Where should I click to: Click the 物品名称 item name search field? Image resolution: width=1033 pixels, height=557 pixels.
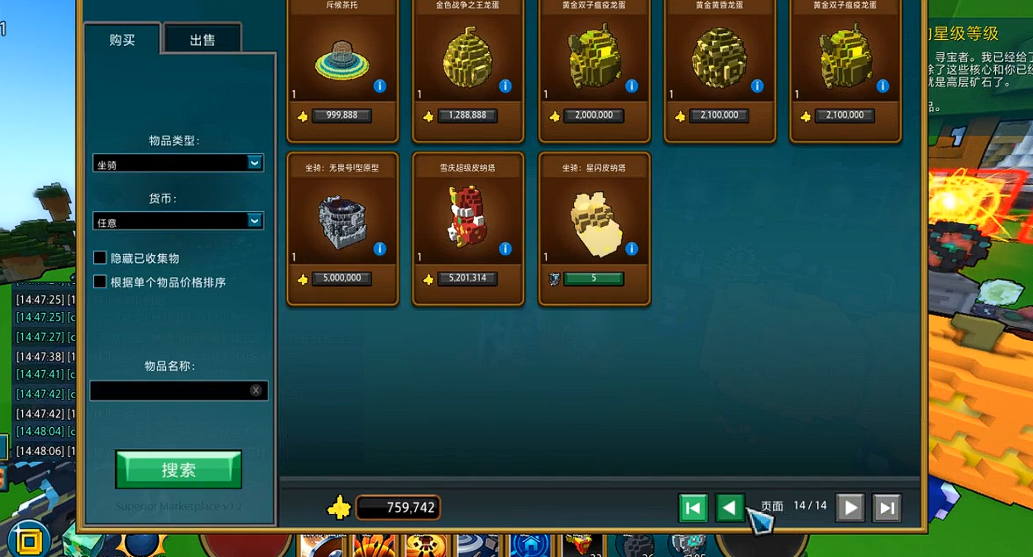tap(170, 390)
